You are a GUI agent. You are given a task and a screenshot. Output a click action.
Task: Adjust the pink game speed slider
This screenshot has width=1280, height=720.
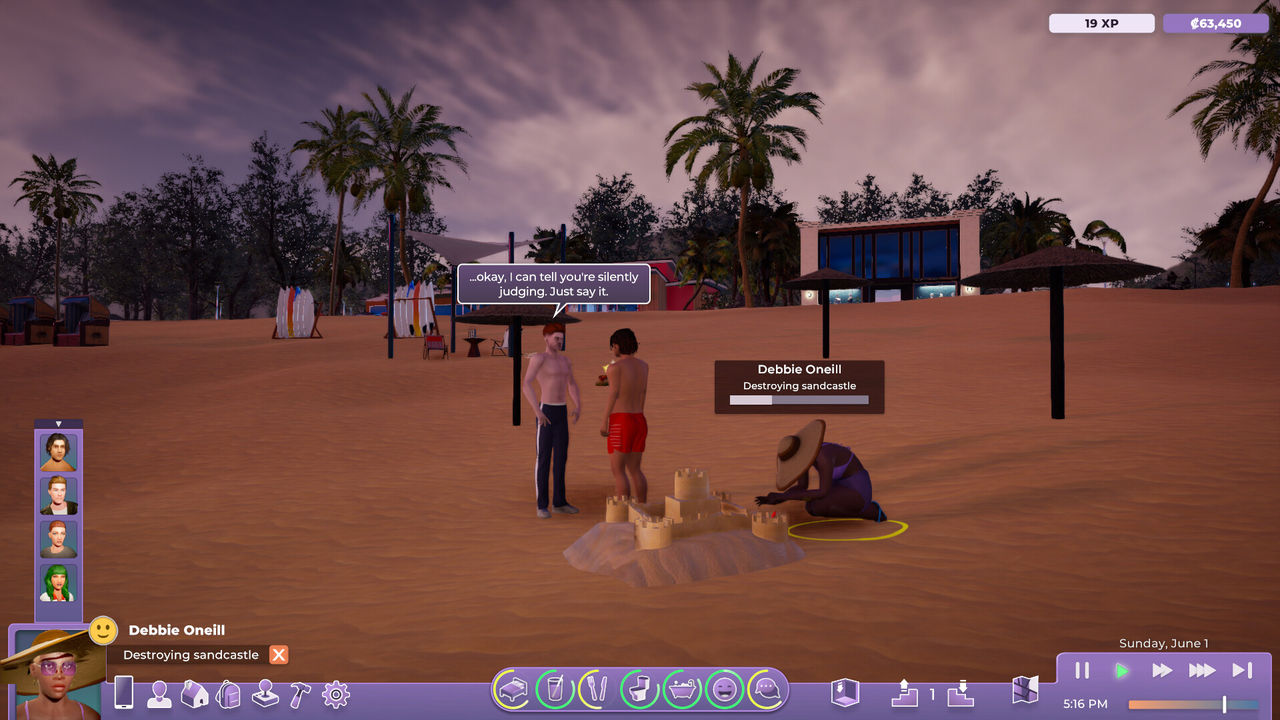(x=1225, y=704)
